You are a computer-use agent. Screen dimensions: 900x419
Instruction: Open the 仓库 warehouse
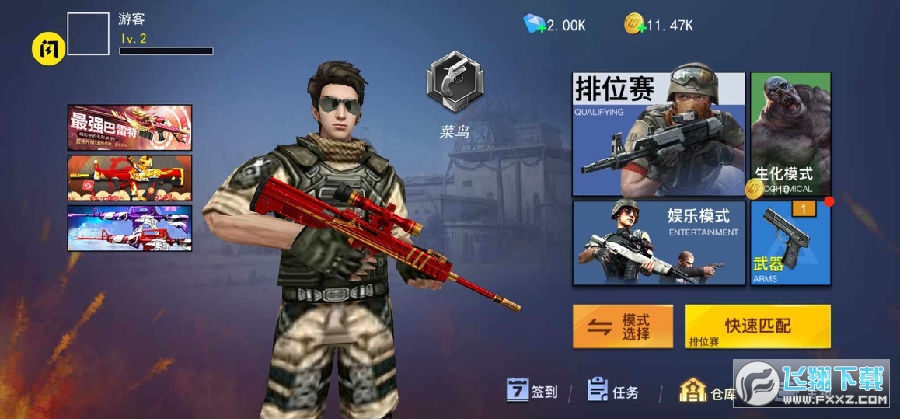point(707,391)
